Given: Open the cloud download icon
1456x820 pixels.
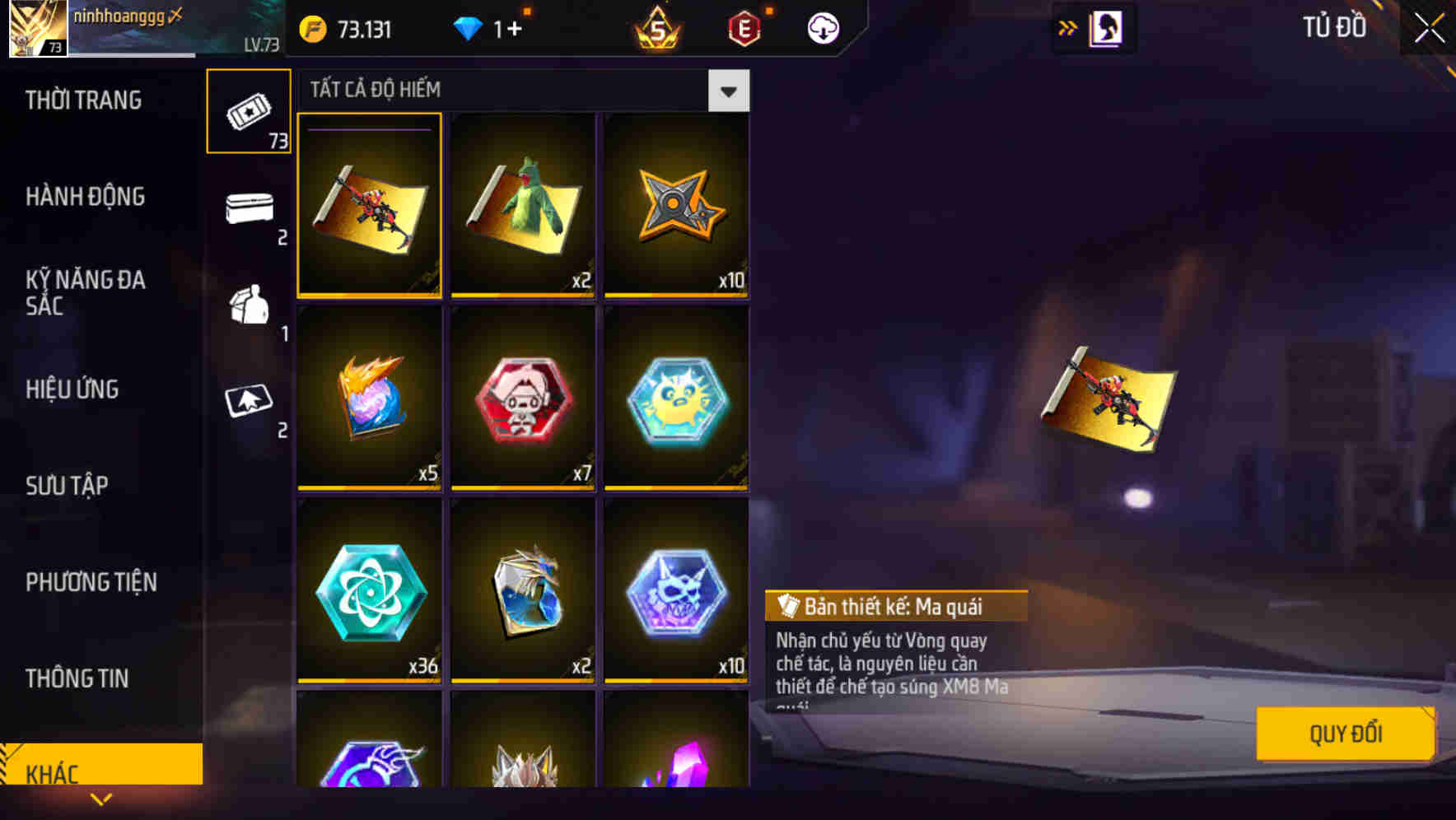Looking at the screenshot, I should coord(823,27).
